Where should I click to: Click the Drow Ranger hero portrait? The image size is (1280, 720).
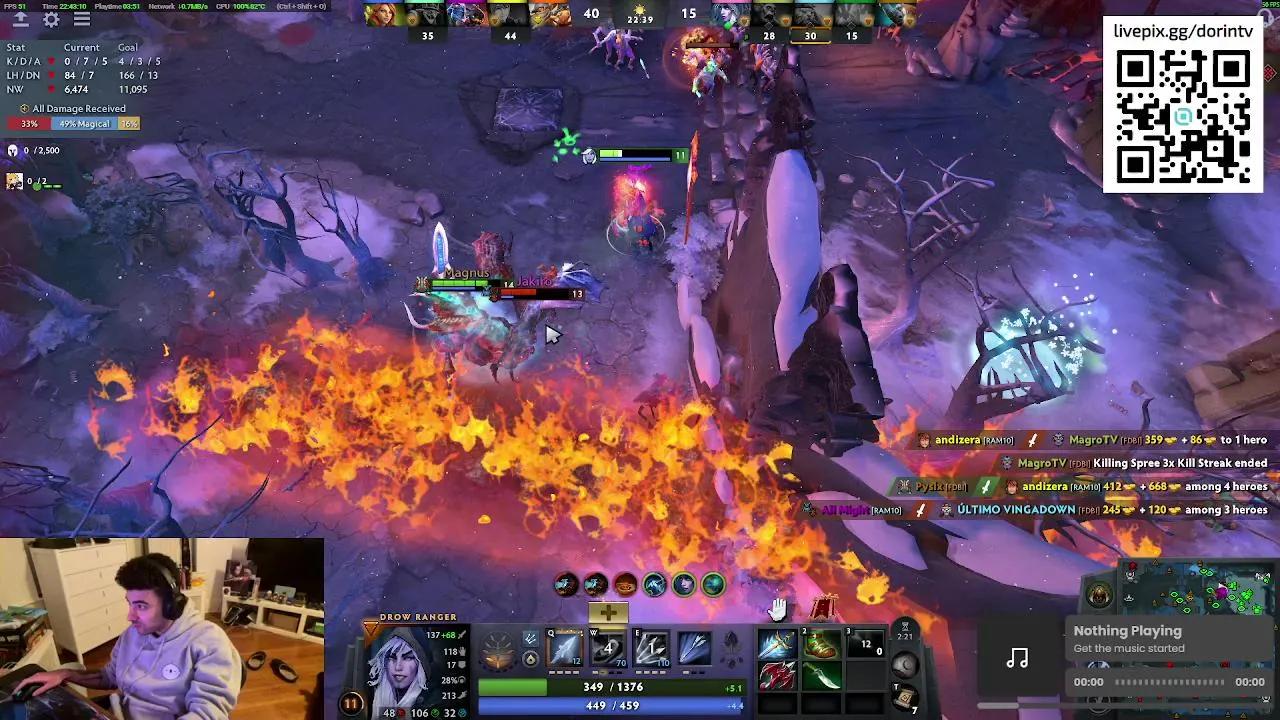click(400, 670)
